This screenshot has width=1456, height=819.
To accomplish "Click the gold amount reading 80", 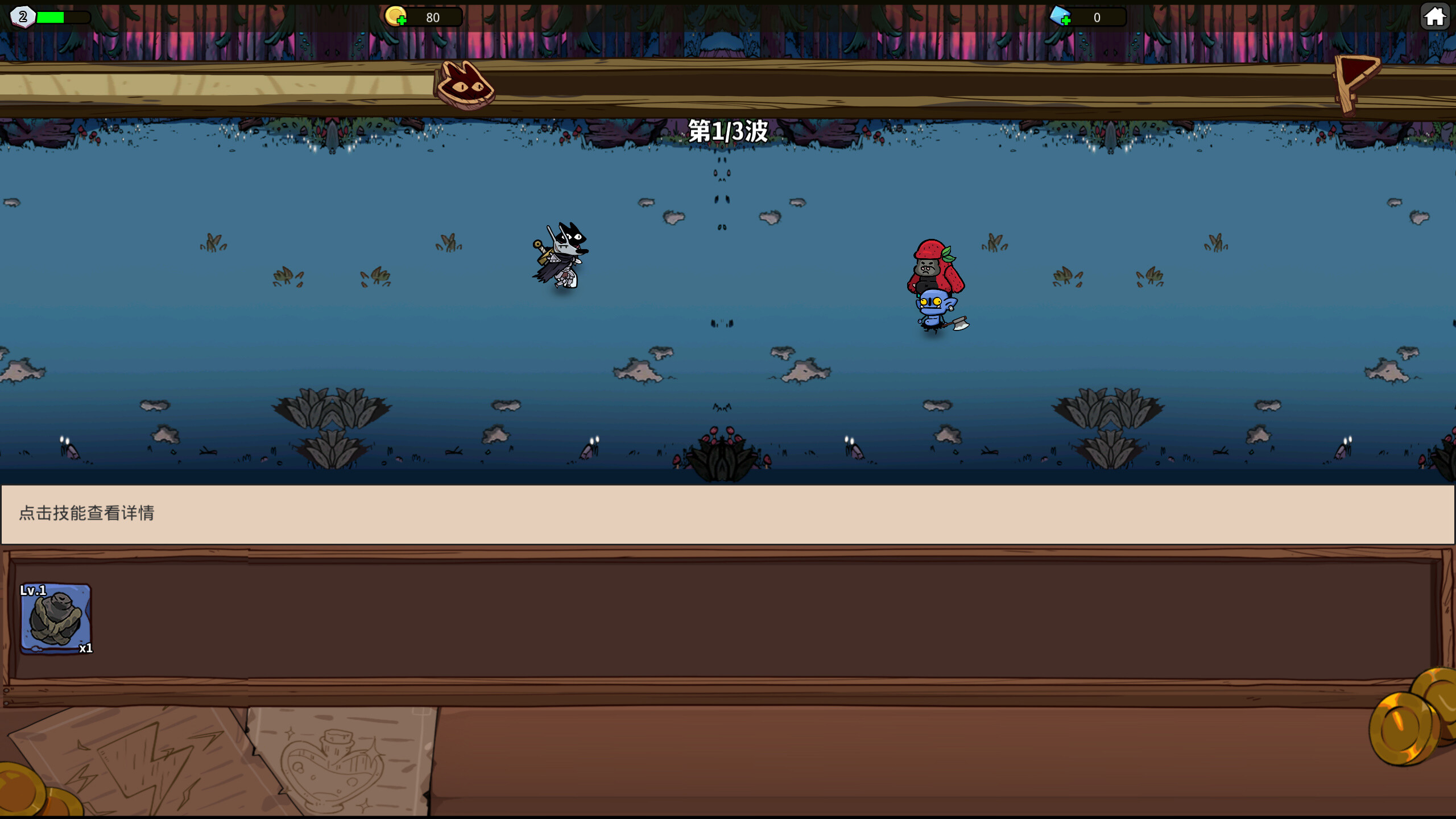I will click(432, 17).
